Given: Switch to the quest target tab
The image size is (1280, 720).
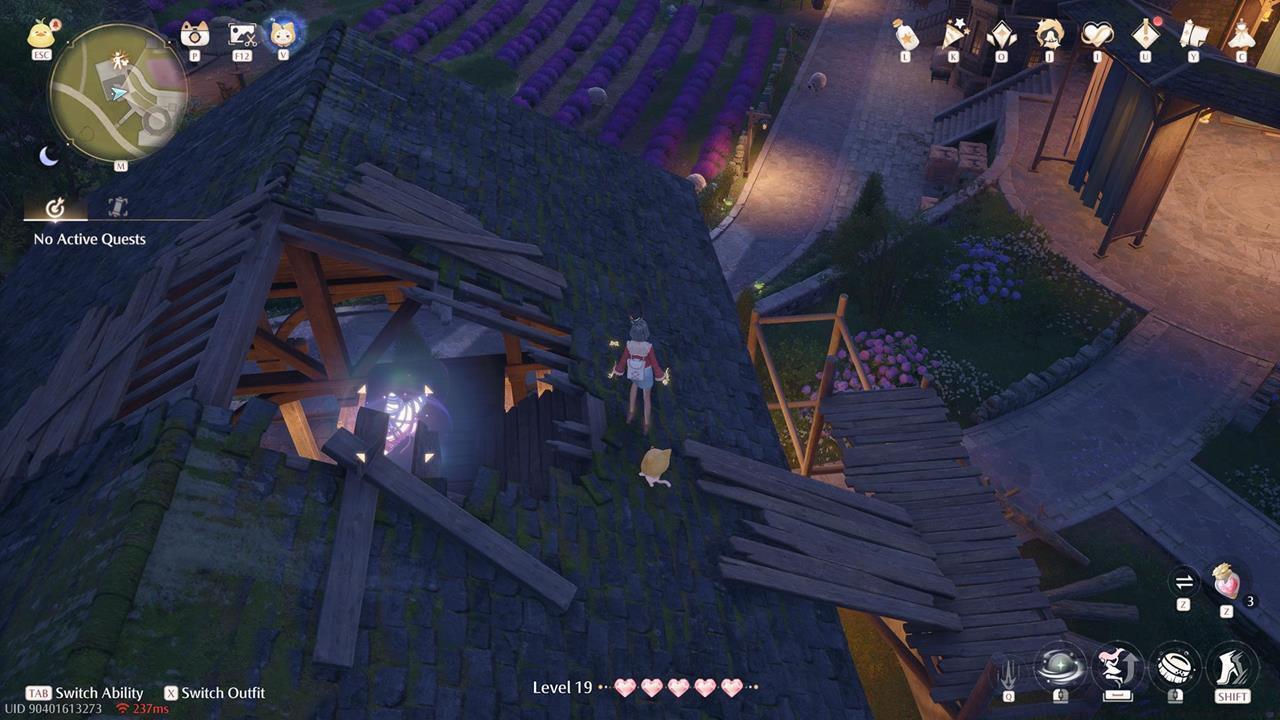Looking at the screenshot, I should (55, 208).
